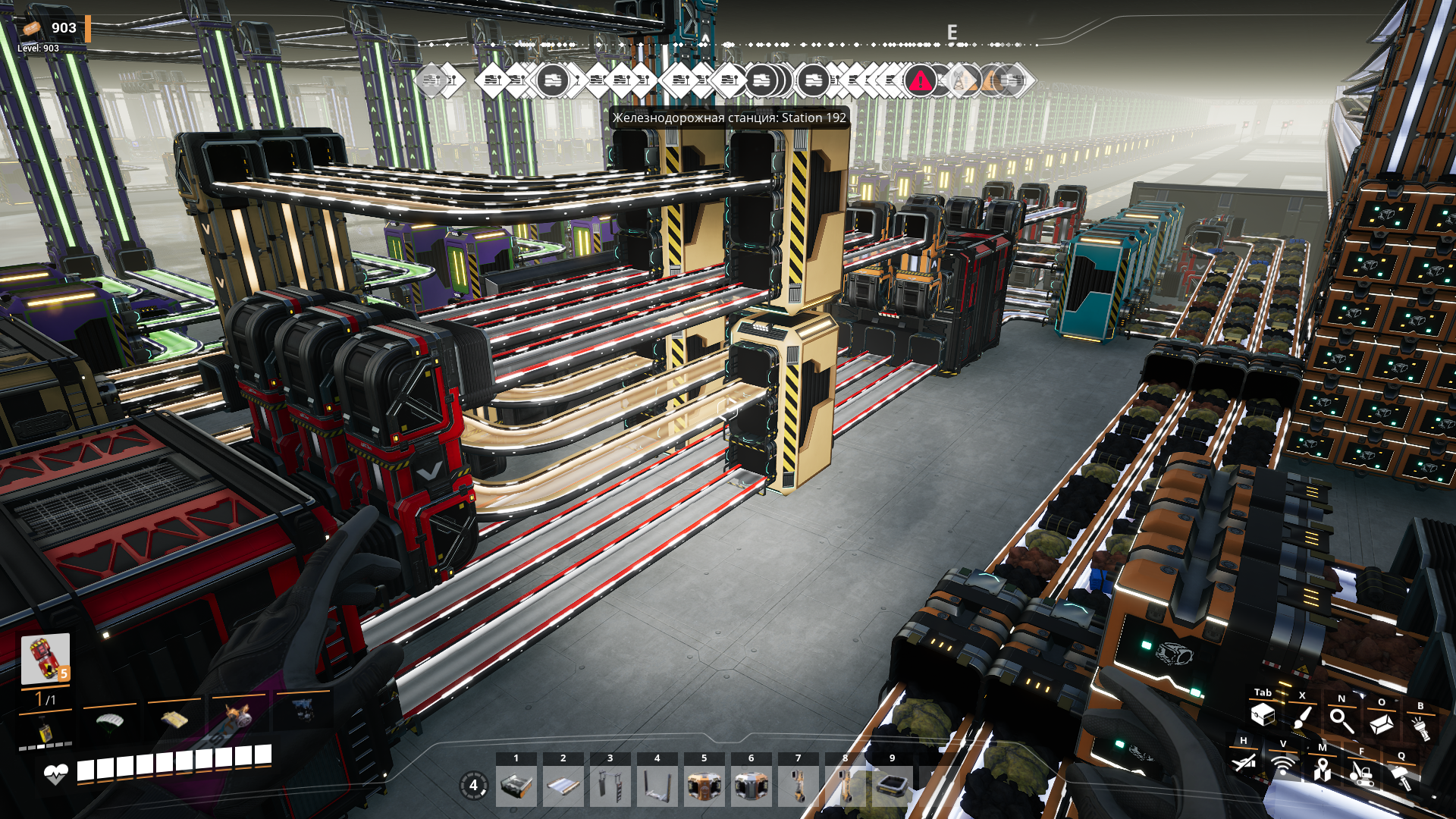Select the ladder item in hotbar slot 3
Screen dimensions: 1456x819
610,786
